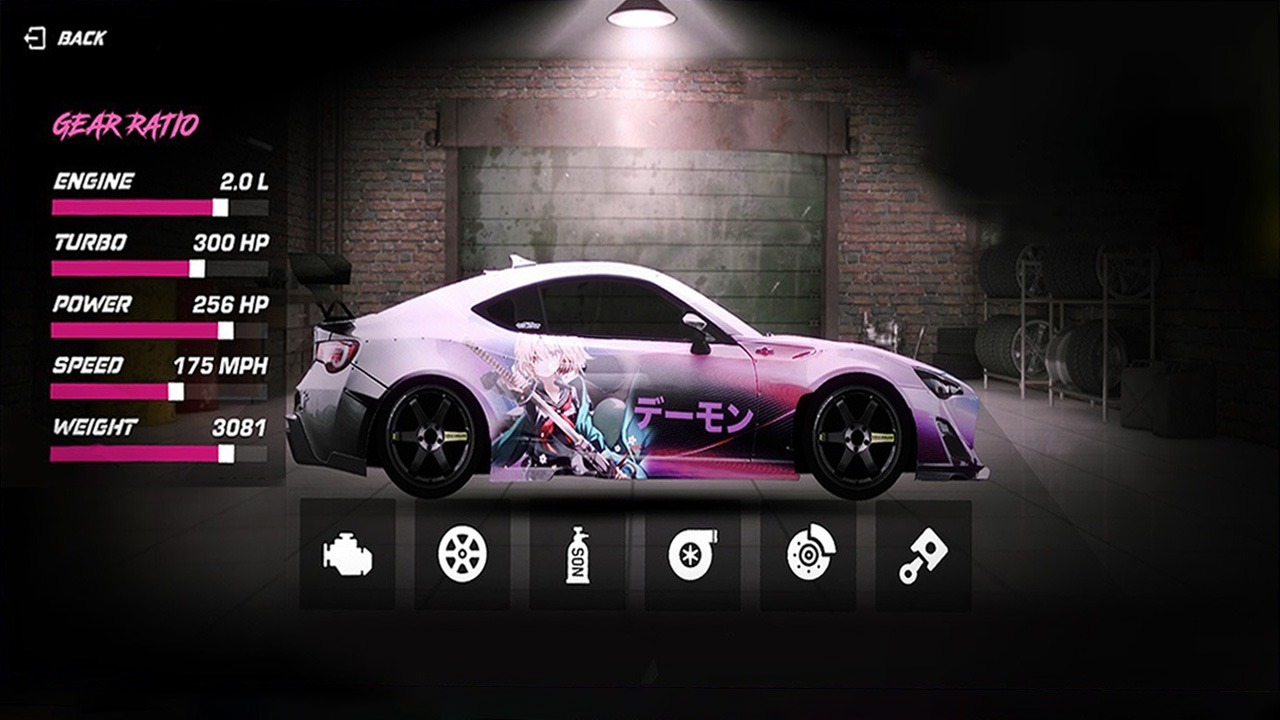Adjust the ENGINE slider handle
The height and width of the screenshot is (720, 1280).
coord(218,207)
